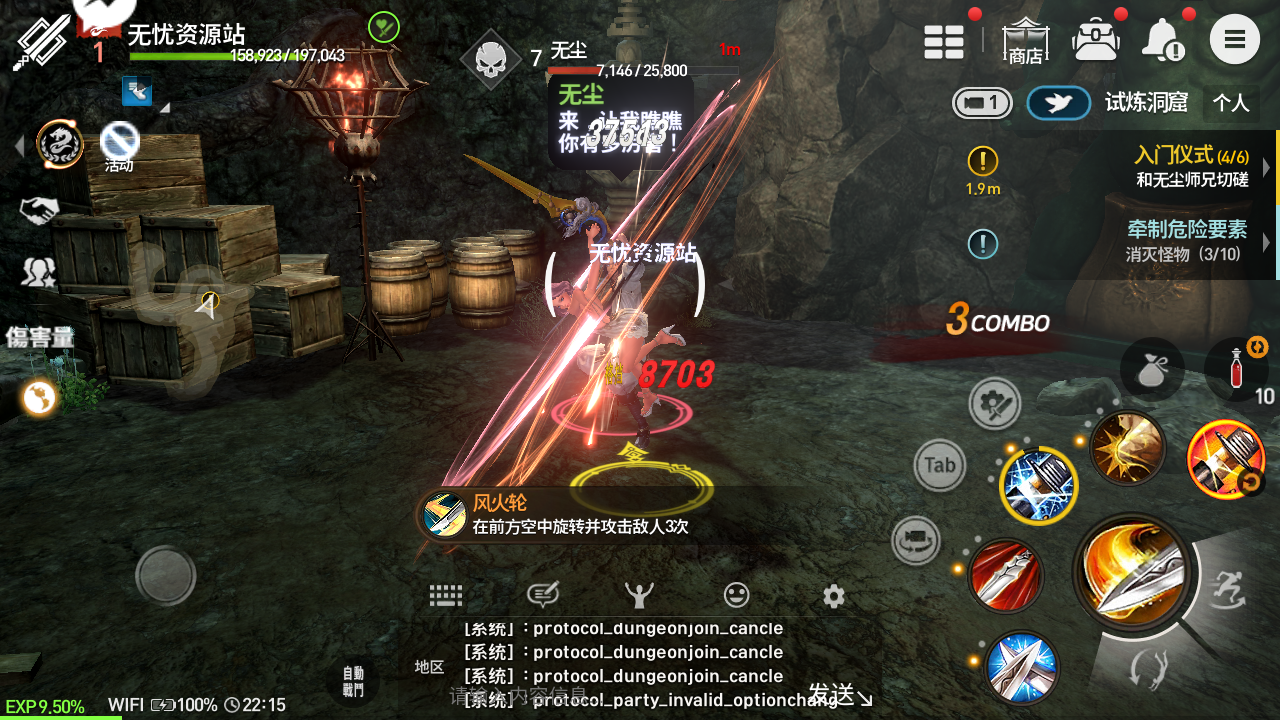Open the chat emoji picker

pos(736,596)
